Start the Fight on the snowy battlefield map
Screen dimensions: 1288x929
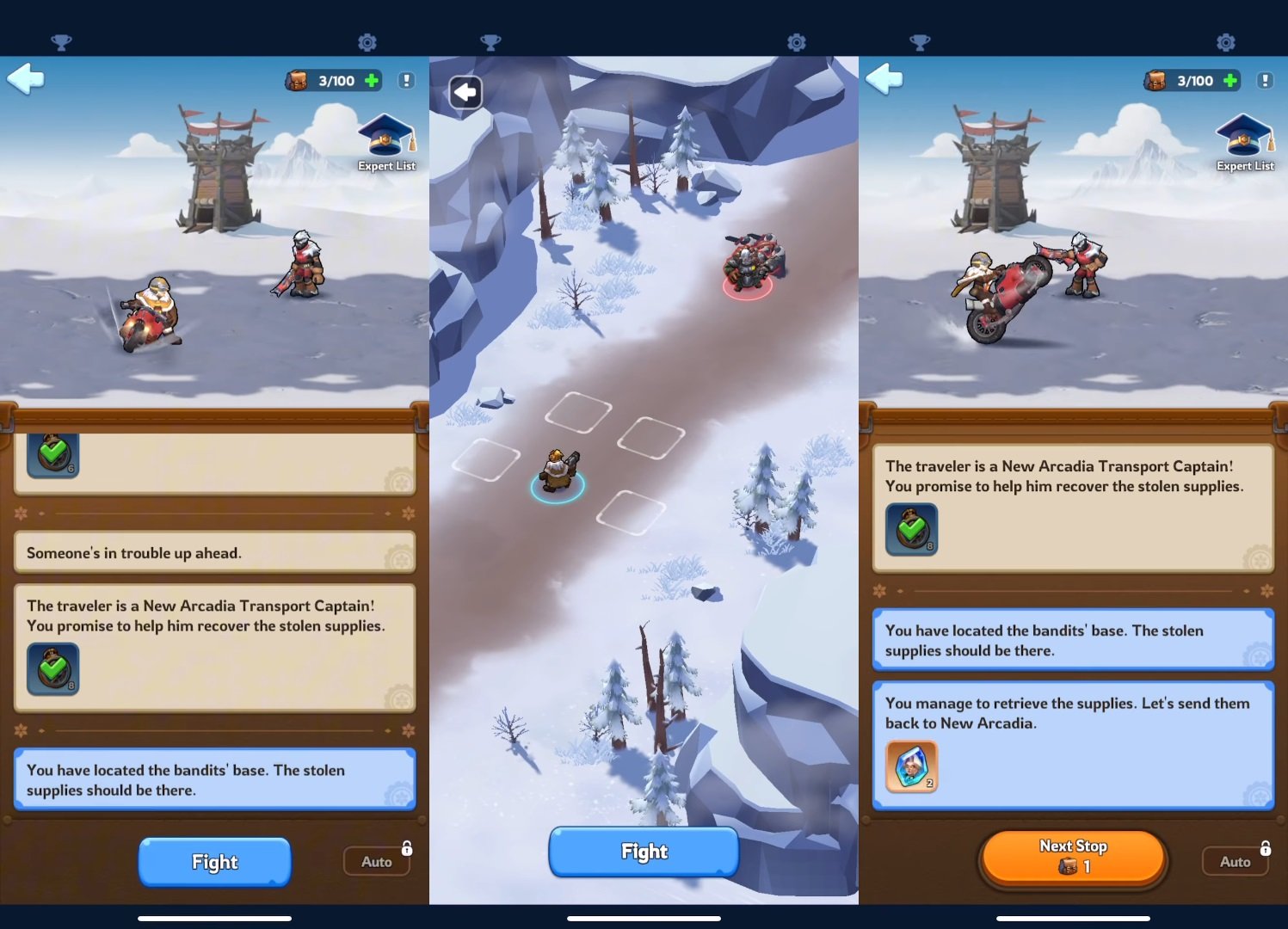pos(644,852)
